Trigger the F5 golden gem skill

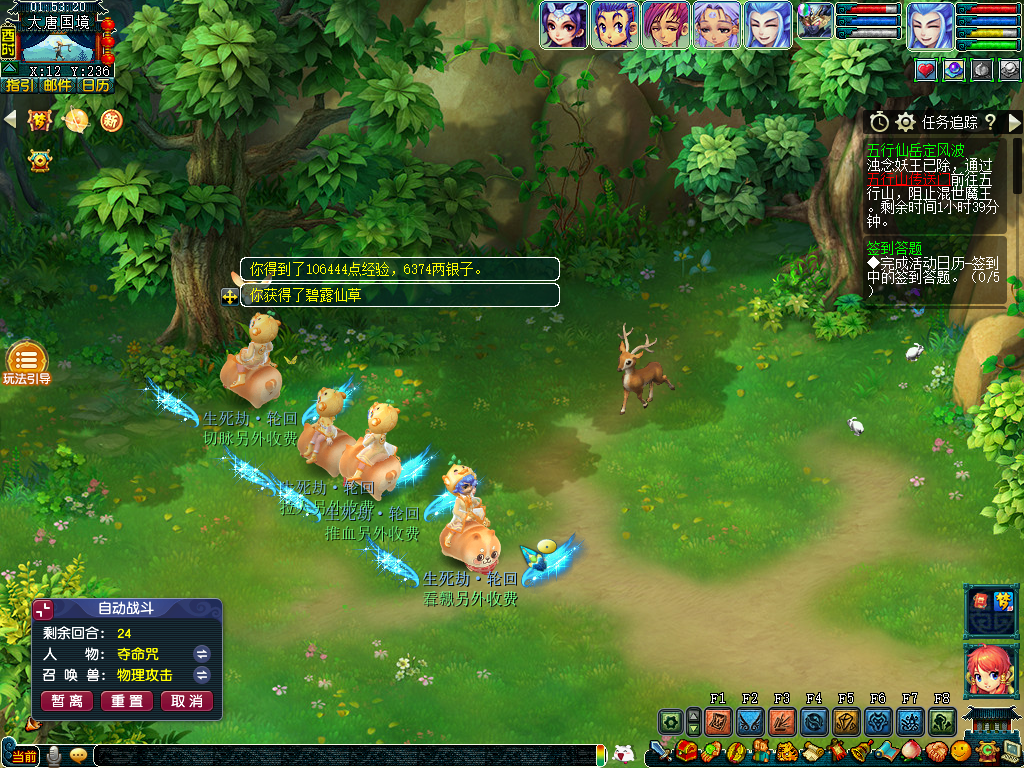[x=846, y=721]
